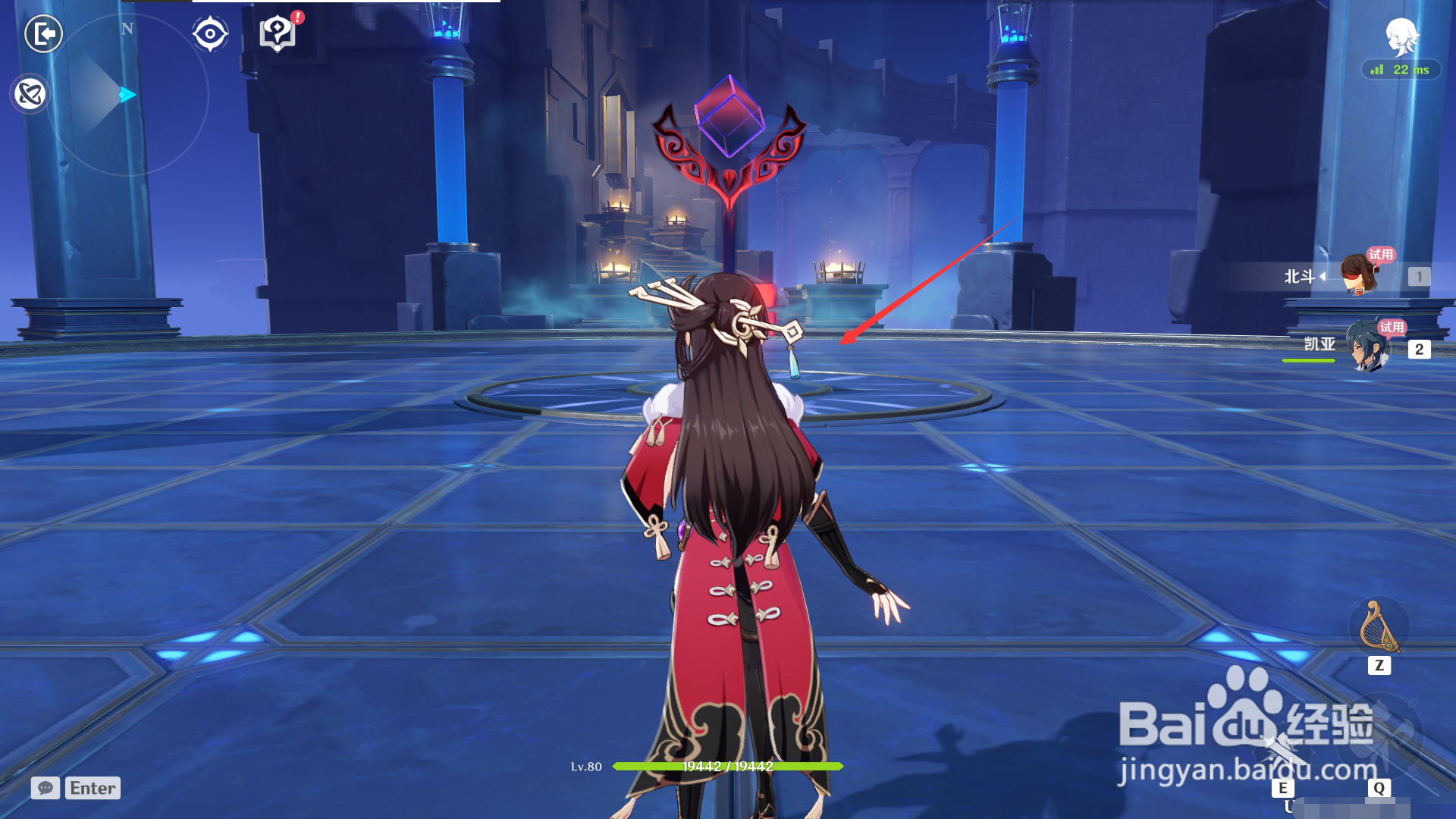
Task: Click party slot number 2 indicator
Action: (1420, 350)
